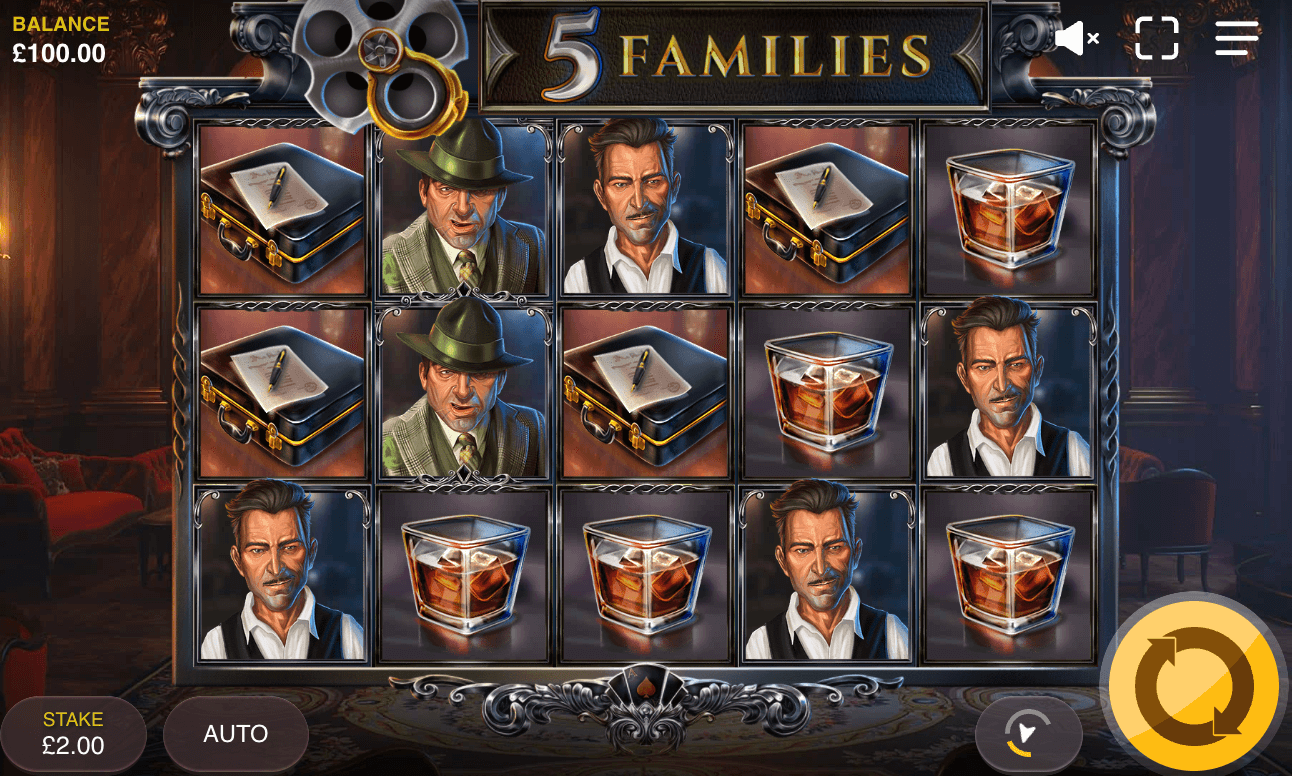Select the green-hat mobster symbol on reel two
The width and height of the screenshot is (1292, 776).
(x=463, y=207)
